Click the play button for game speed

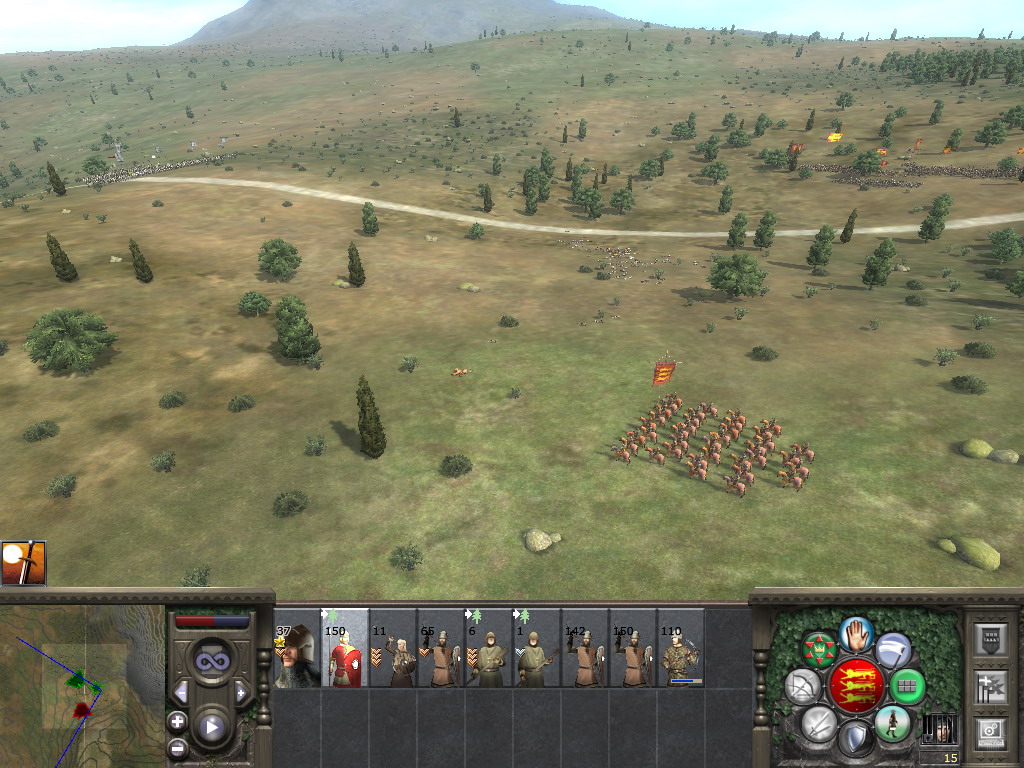pos(211,727)
